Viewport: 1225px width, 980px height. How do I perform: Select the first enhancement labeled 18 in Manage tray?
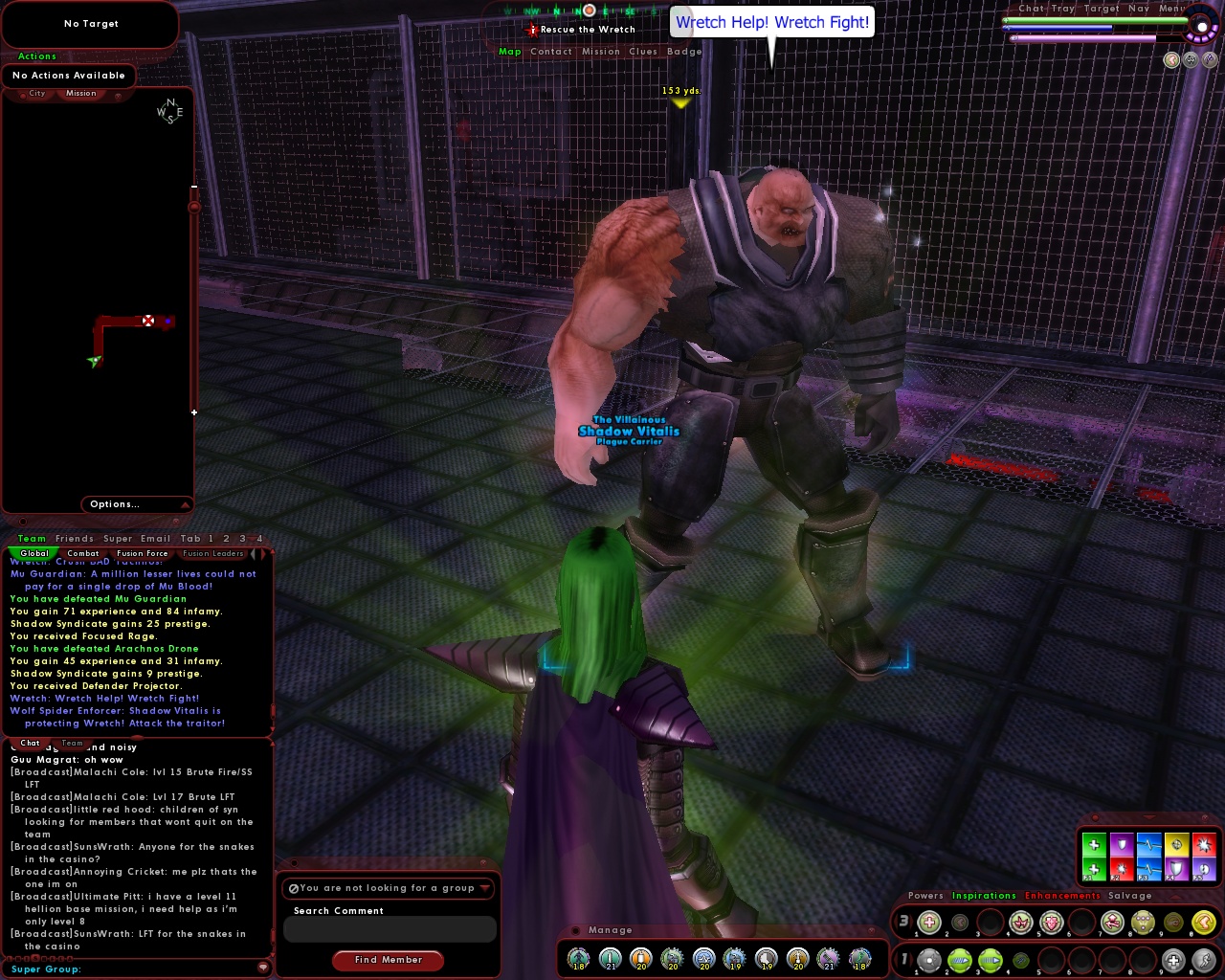point(579,959)
